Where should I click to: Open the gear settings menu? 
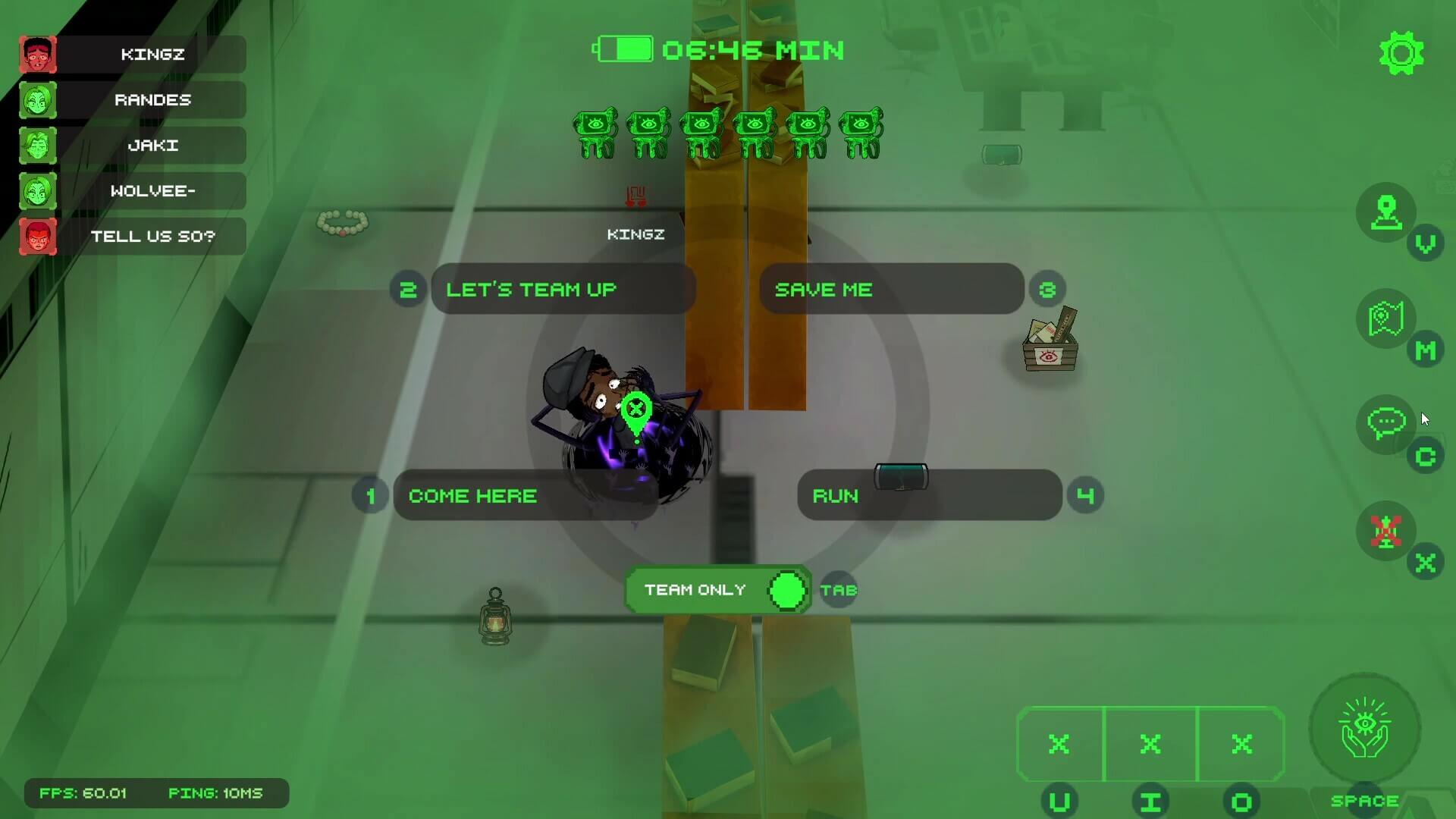[x=1401, y=53]
